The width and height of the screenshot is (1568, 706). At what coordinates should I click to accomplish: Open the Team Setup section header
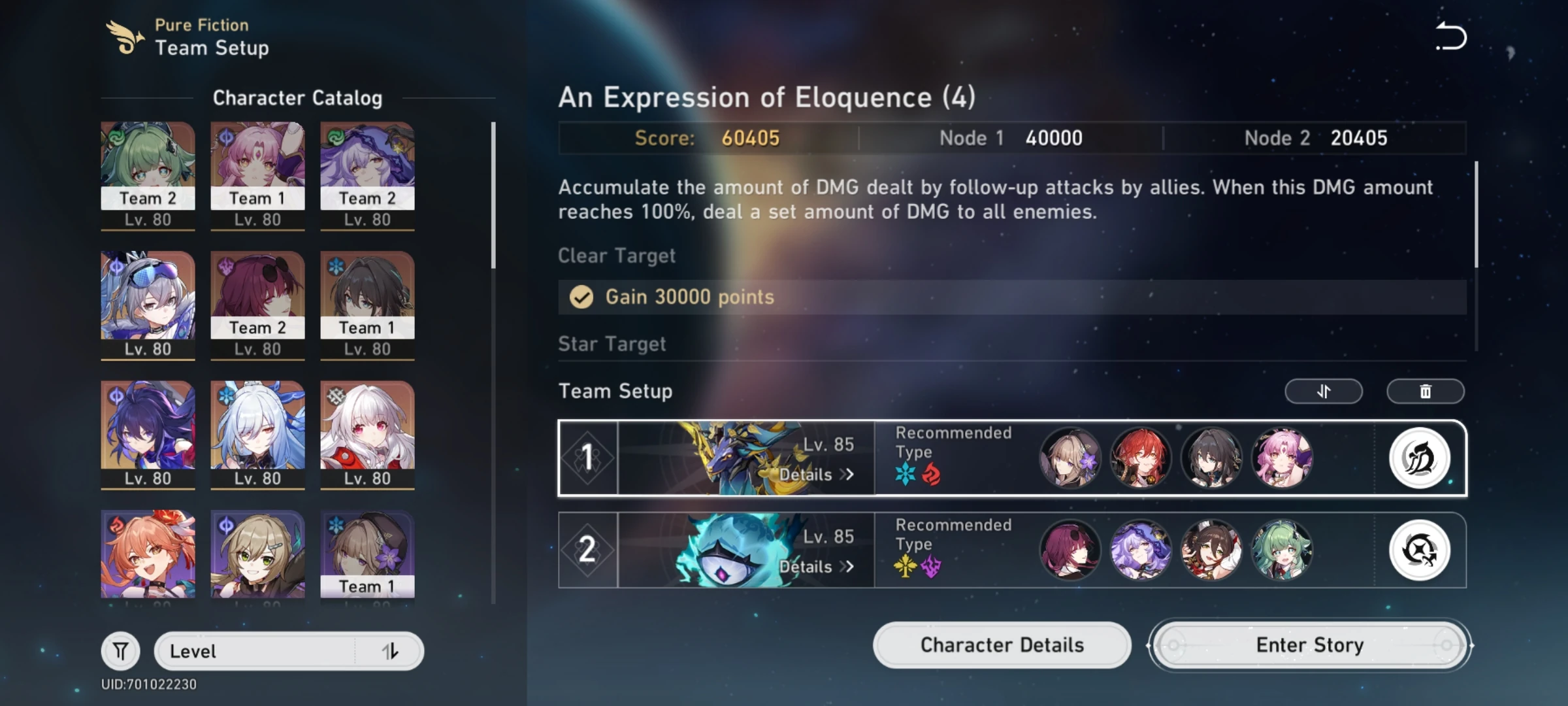(615, 391)
